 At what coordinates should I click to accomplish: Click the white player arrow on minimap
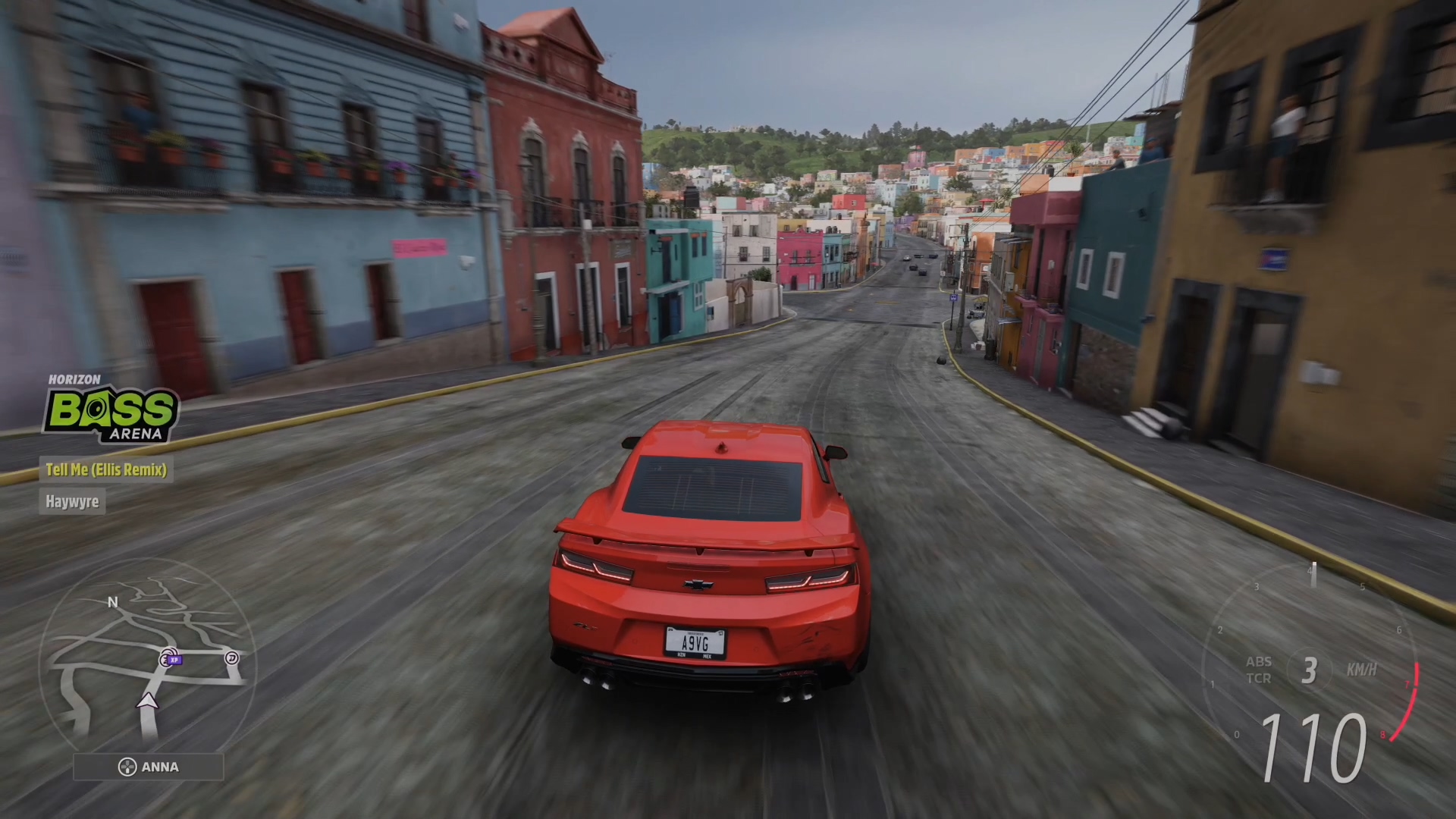pyautogui.click(x=148, y=701)
